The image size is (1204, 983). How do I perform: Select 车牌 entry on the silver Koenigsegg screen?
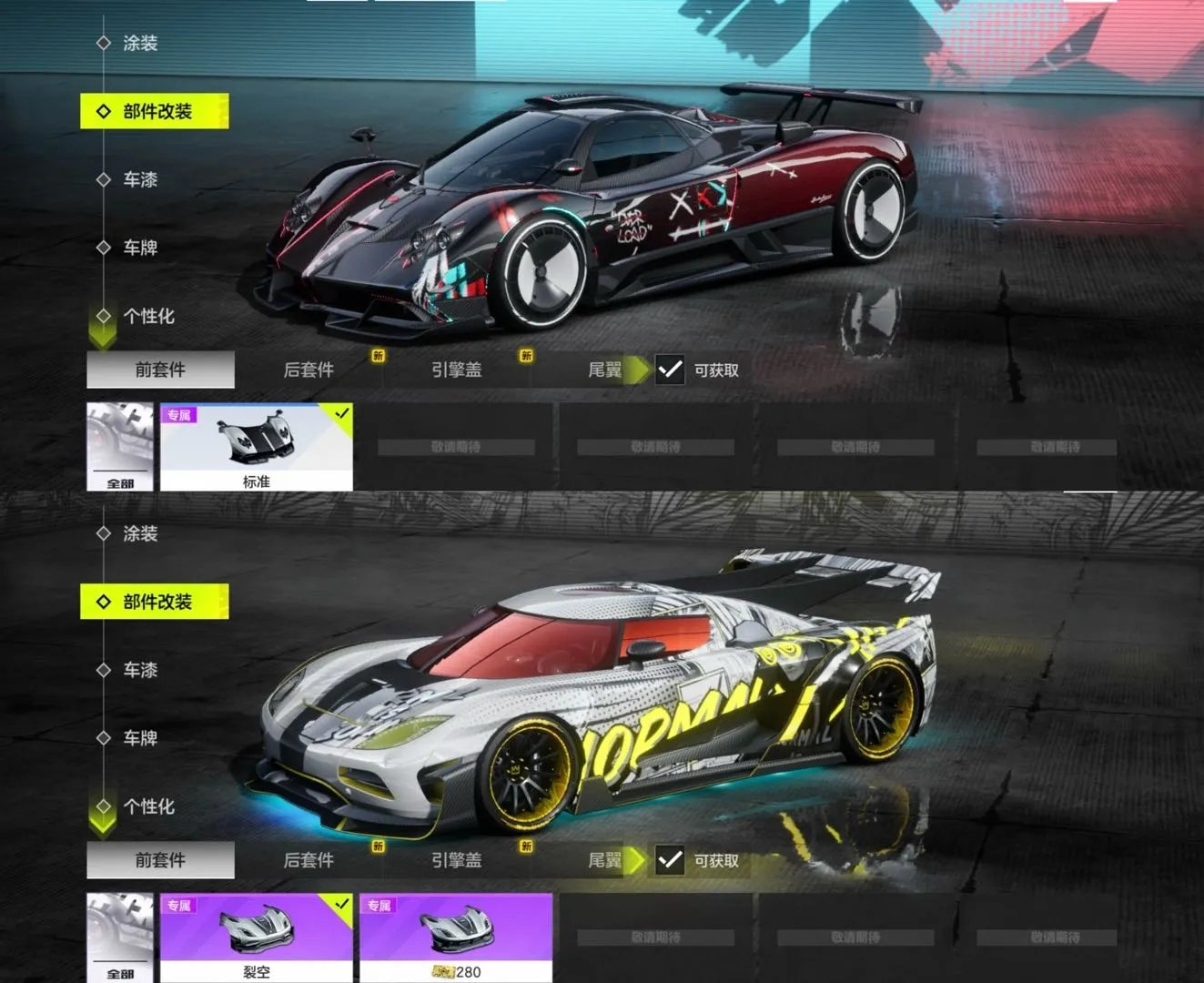tap(140, 738)
